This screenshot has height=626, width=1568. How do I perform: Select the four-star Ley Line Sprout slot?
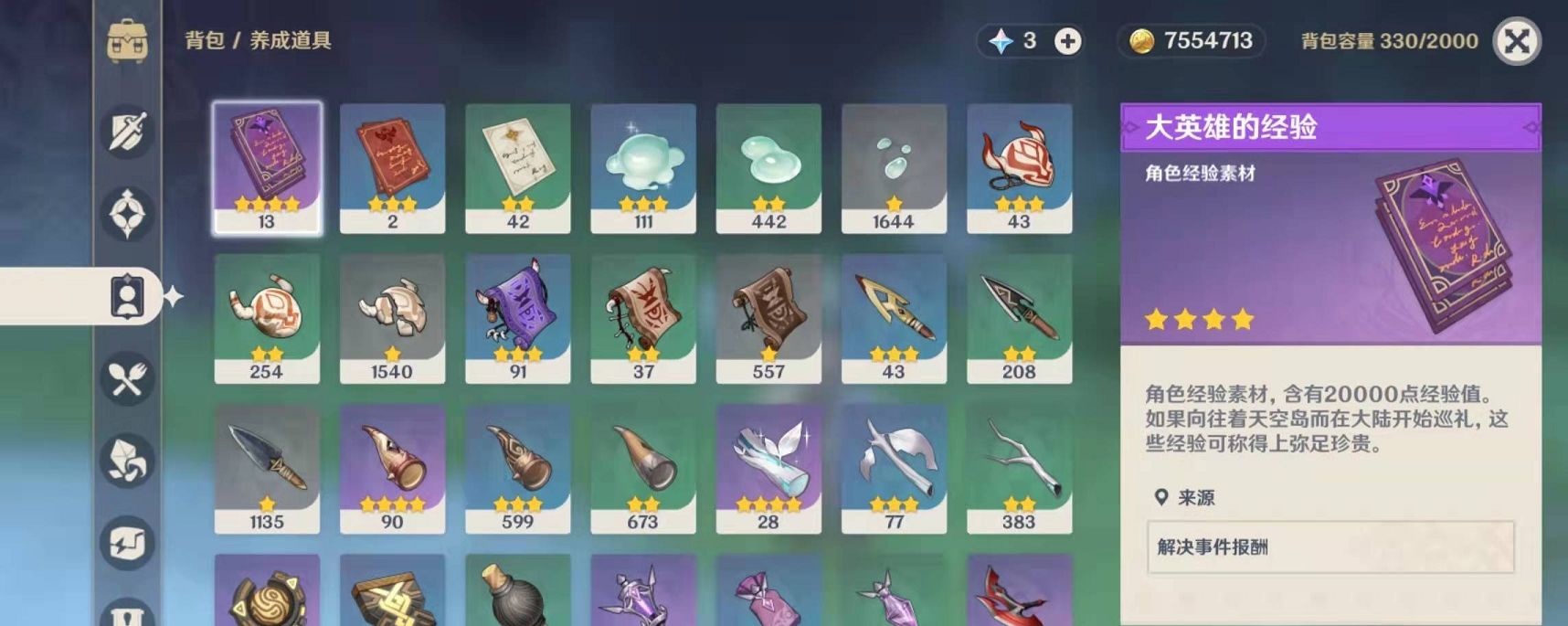(768, 468)
